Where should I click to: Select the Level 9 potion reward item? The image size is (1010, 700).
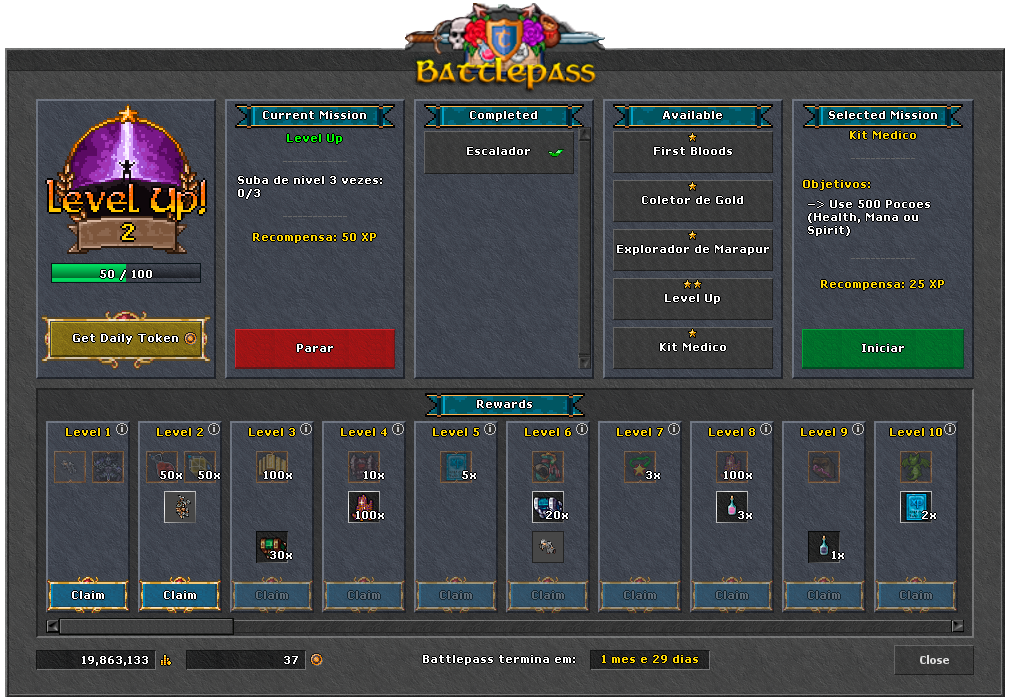coord(823,546)
